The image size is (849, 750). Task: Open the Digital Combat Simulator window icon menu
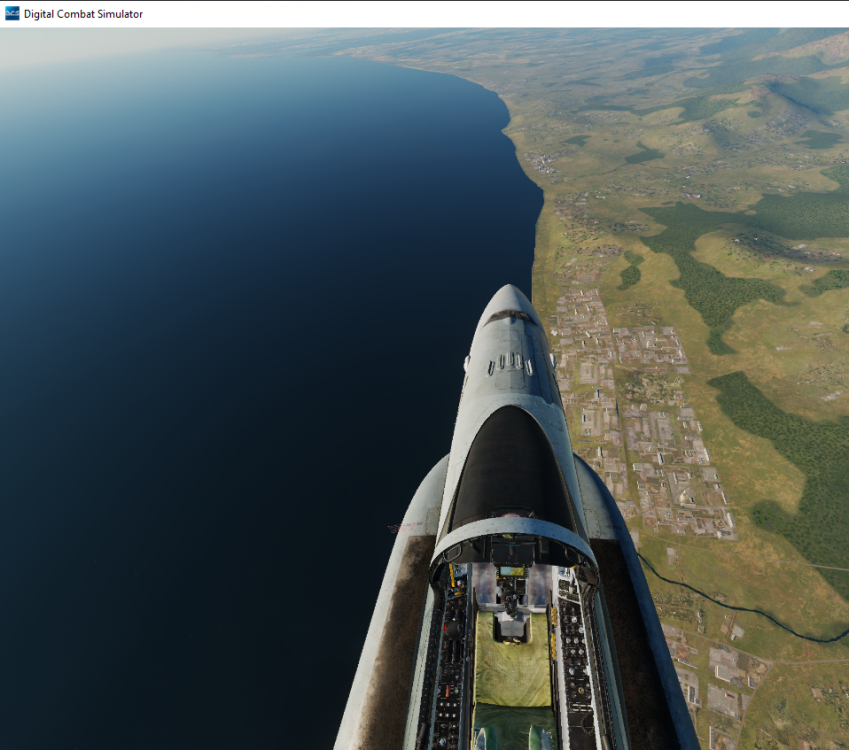[x=12, y=13]
